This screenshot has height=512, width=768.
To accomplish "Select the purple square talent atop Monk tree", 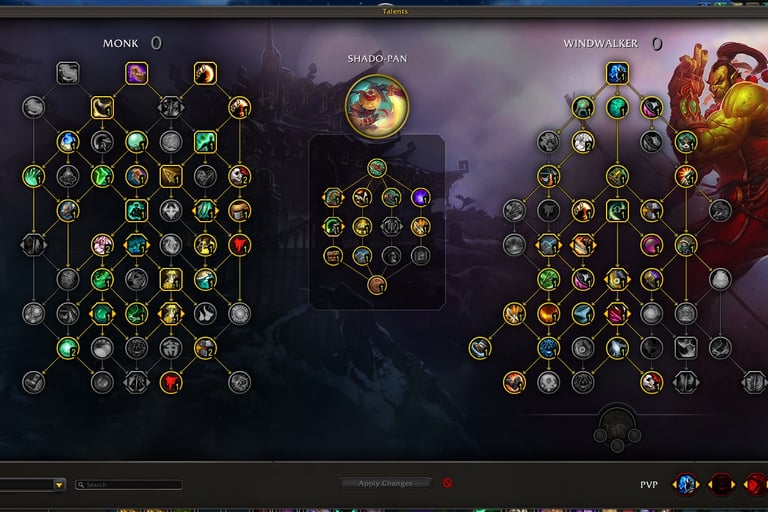I will tap(137, 72).
